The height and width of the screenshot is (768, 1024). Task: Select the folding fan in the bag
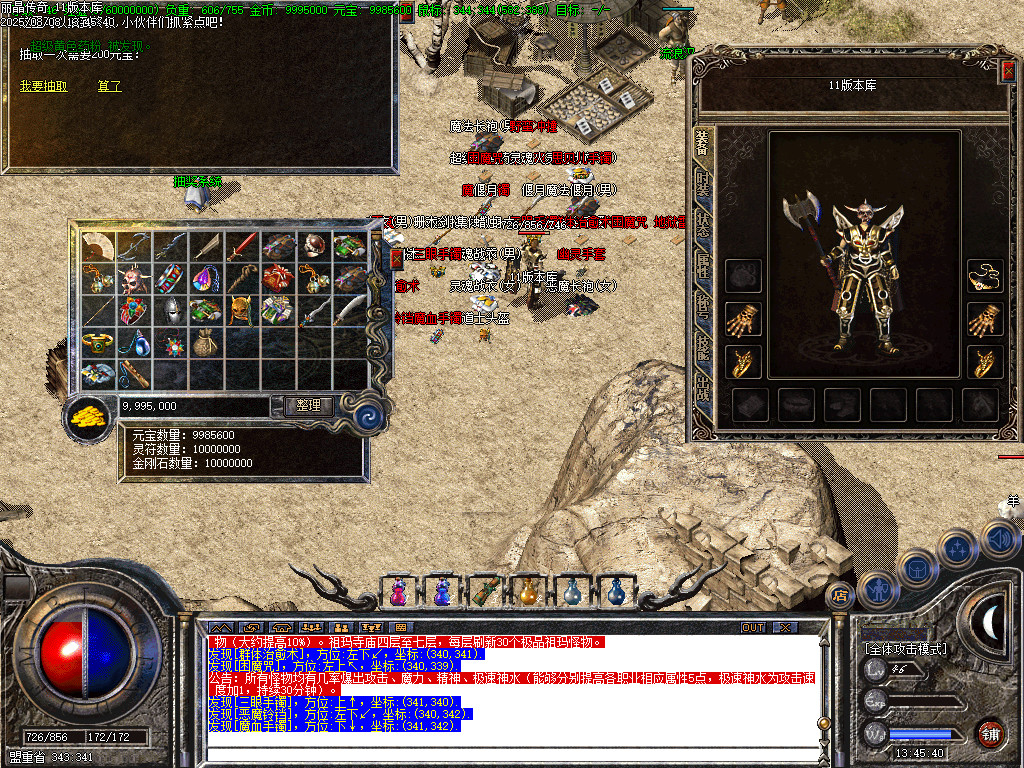click(97, 246)
